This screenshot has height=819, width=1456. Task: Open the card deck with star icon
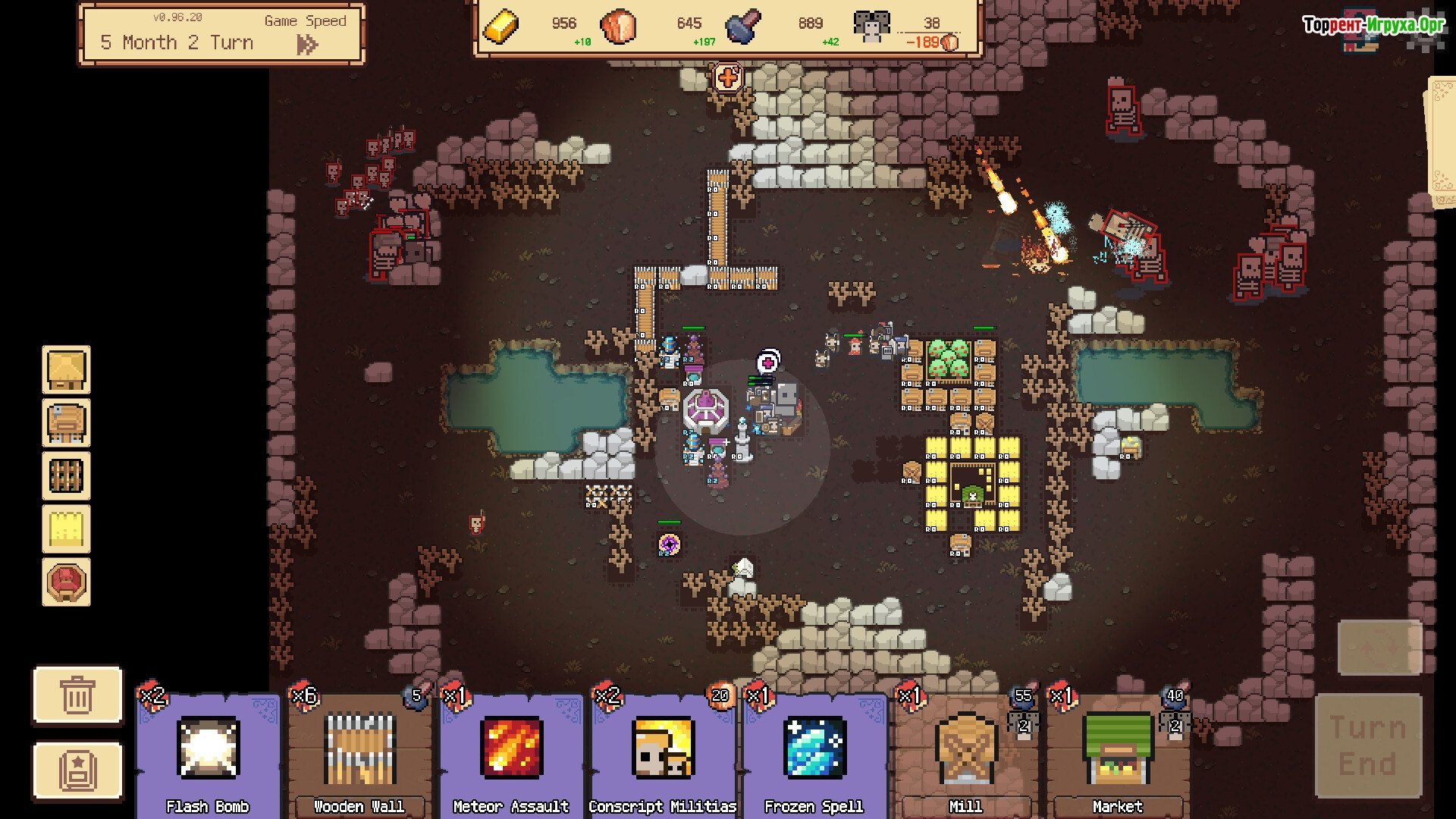[x=77, y=770]
